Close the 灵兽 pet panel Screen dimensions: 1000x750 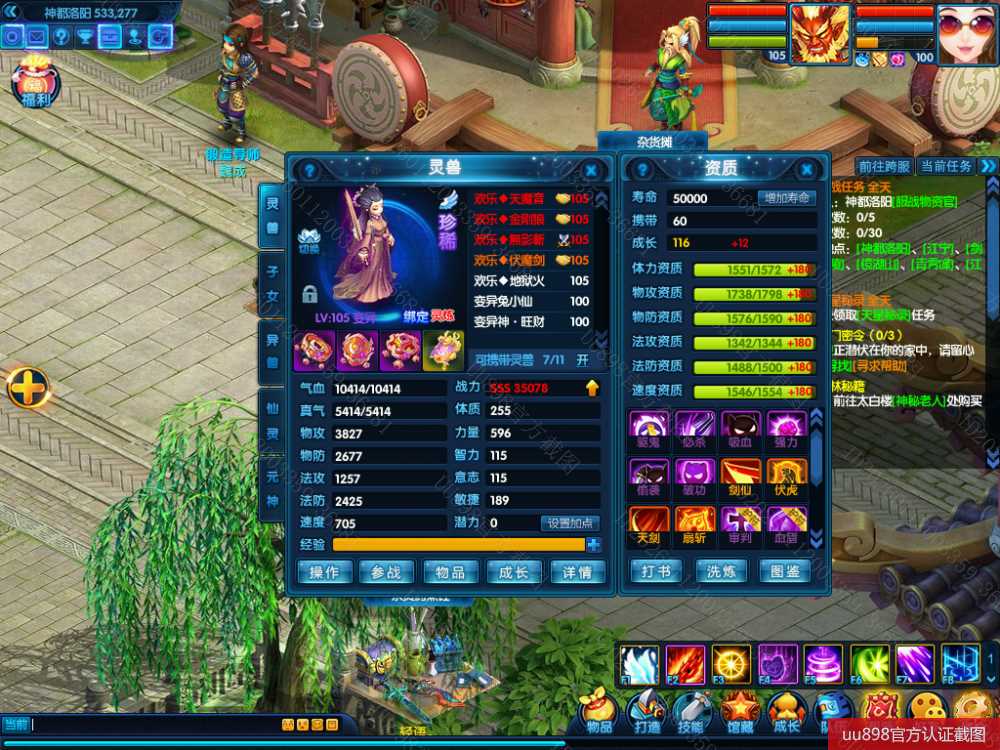(591, 171)
